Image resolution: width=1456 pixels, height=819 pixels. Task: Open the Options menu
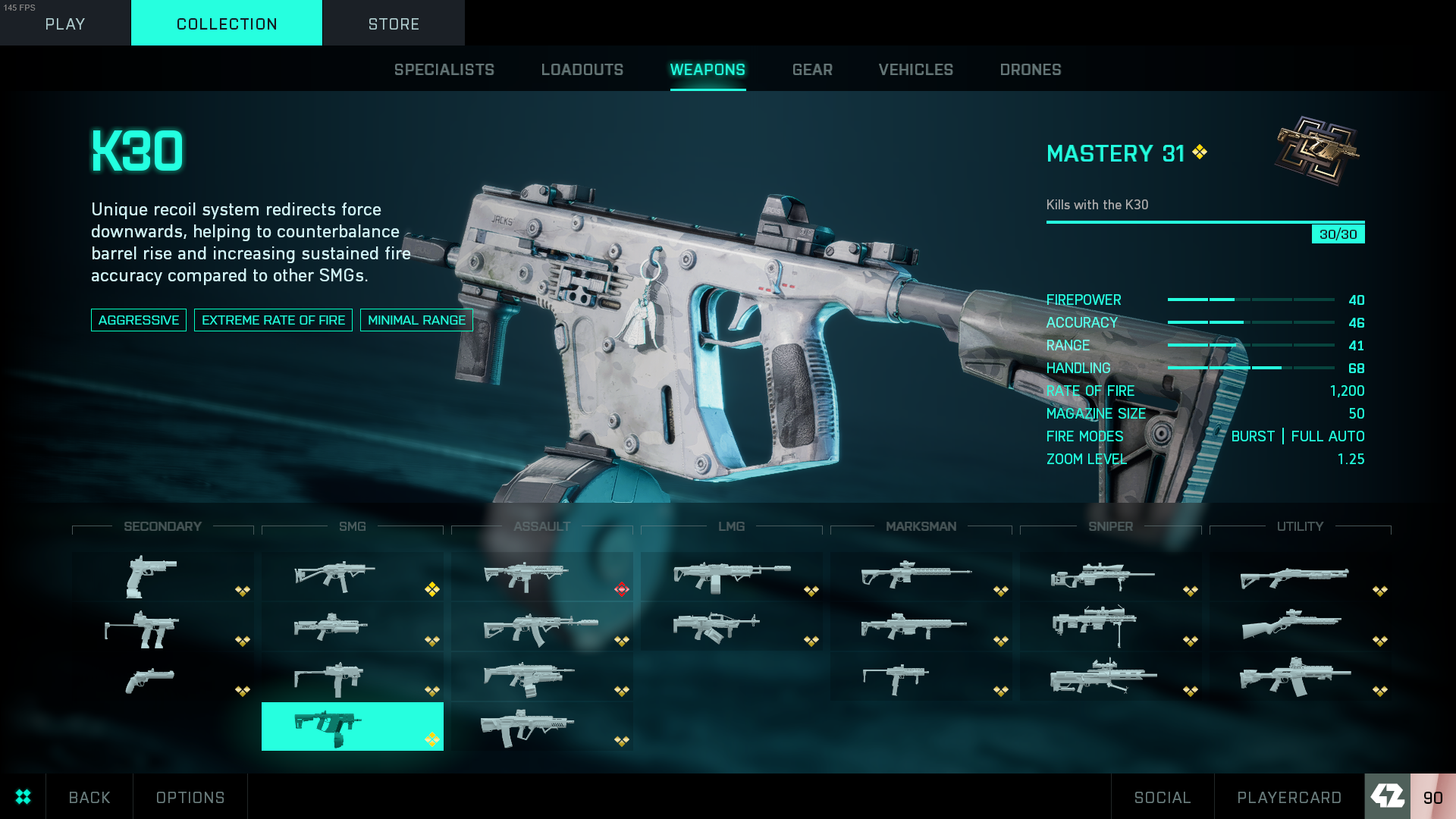[x=190, y=797]
